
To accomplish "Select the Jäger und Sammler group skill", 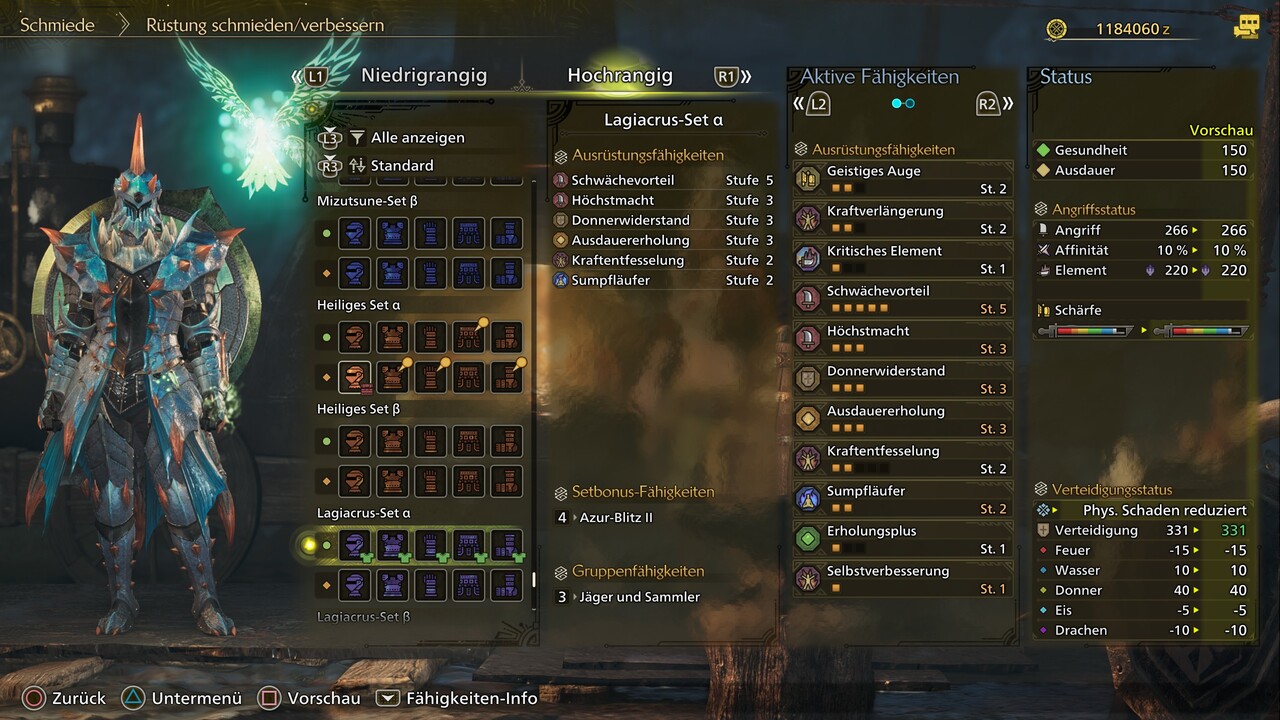I will tap(639, 597).
